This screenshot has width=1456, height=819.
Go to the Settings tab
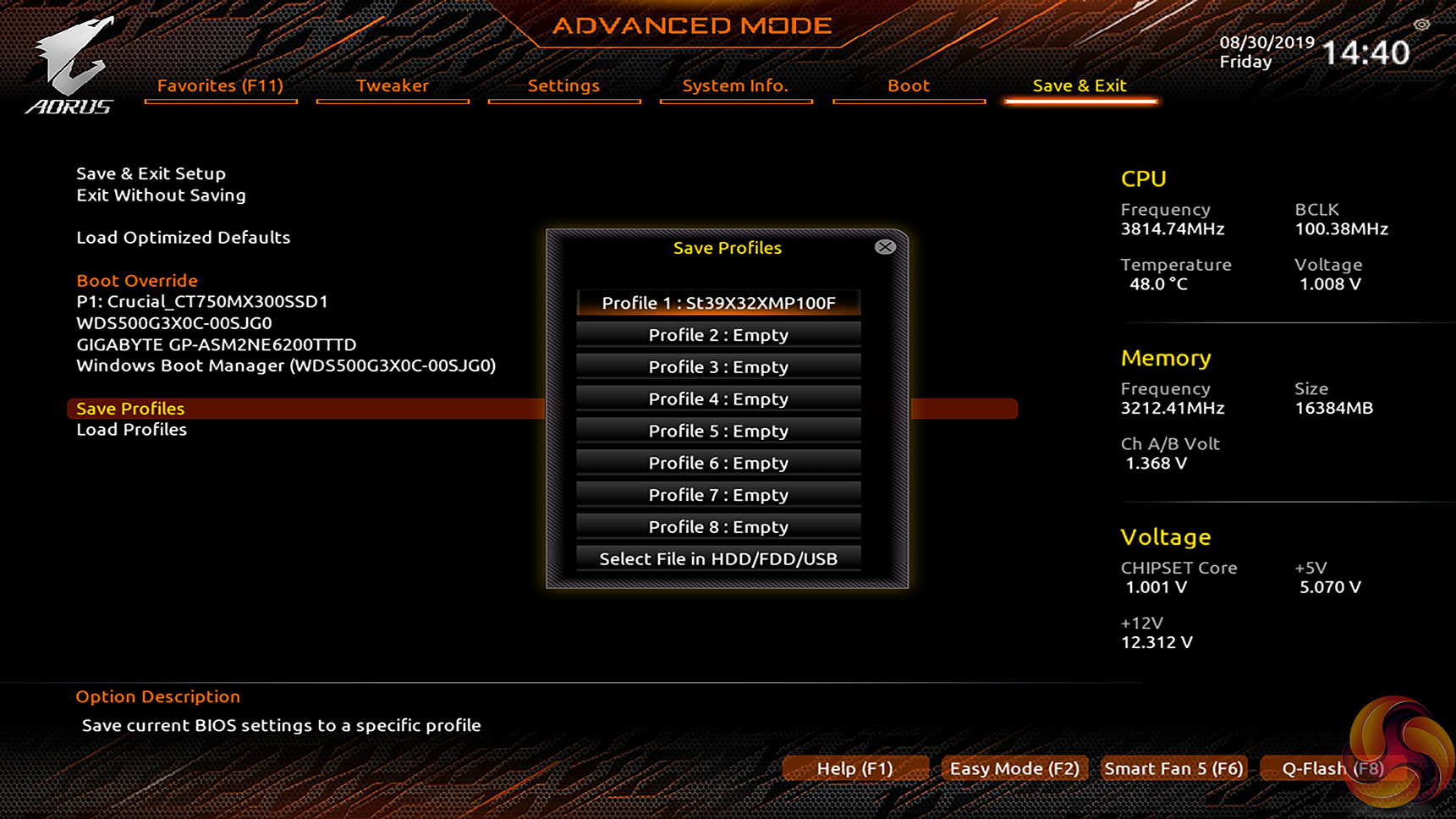pyautogui.click(x=563, y=85)
